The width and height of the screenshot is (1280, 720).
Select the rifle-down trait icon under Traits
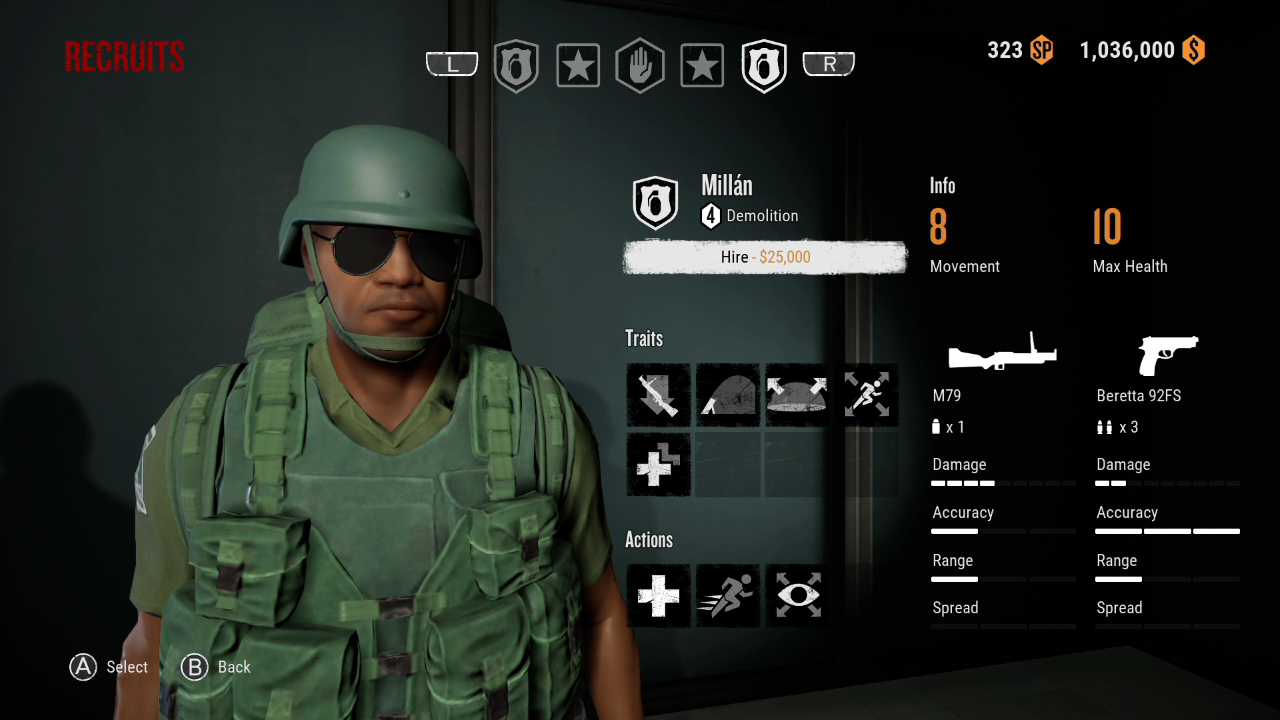pyautogui.click(x=658, y=395)
